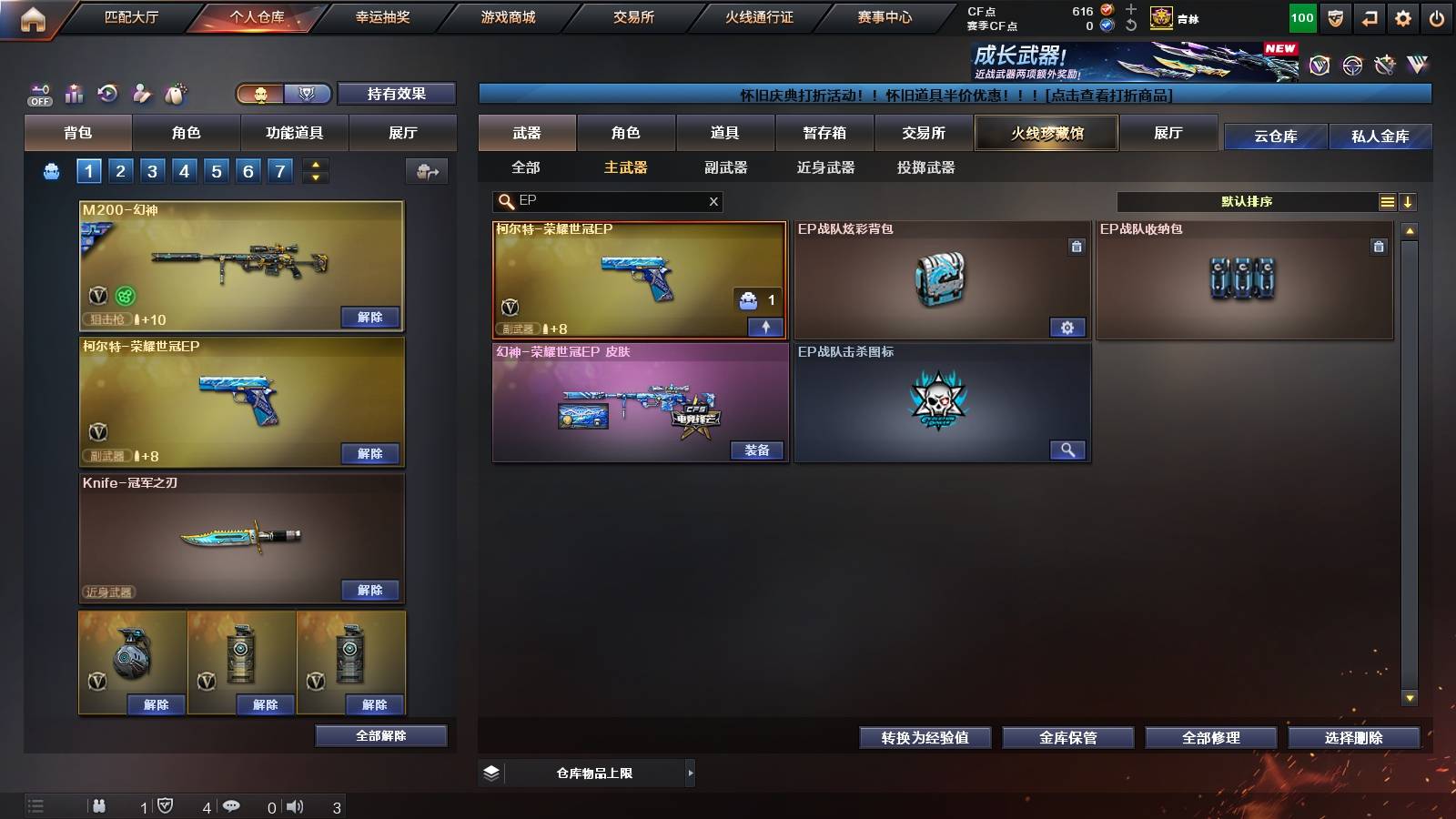Image resolution: width=1456 pixels, height=819 pixels.
Task: Open the game settings gear at top-right
Action: (x=1402, y=15)
